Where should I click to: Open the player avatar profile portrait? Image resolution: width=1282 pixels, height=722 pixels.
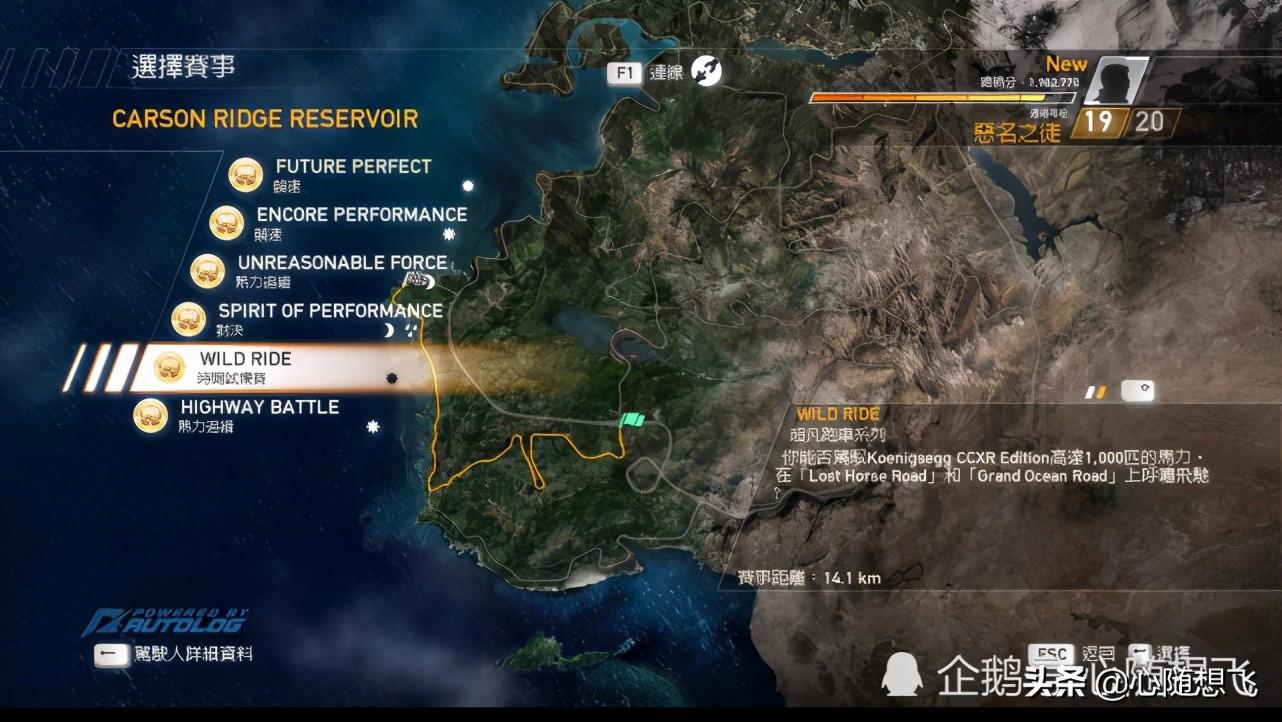coord(1114,80)
